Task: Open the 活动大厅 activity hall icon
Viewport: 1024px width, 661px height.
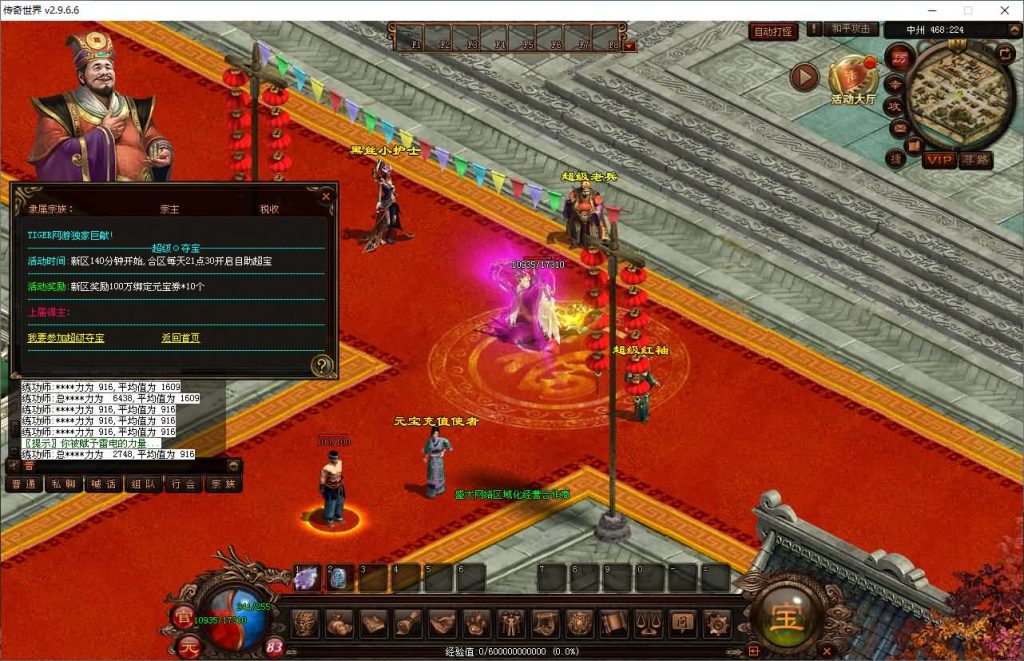Action: coord(852,78)
